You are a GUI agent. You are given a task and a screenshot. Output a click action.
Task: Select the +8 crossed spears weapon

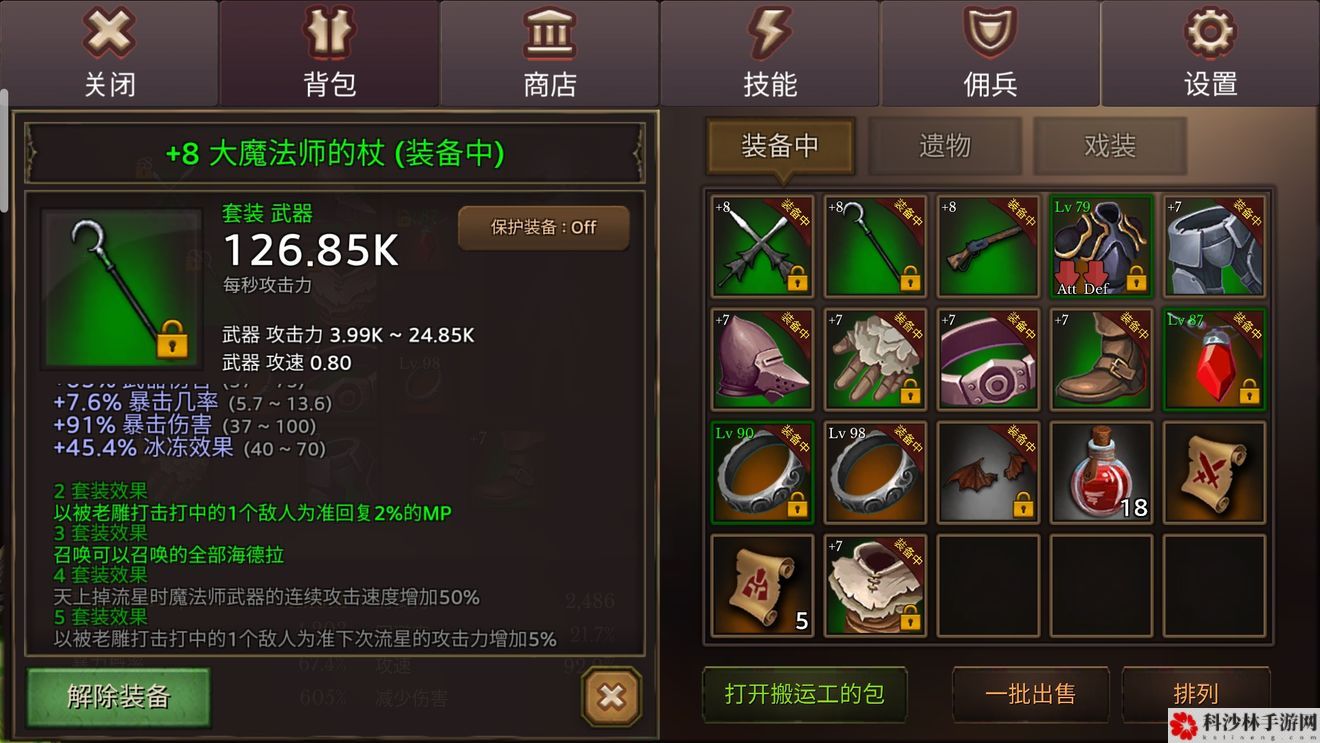tap(762, 247)
